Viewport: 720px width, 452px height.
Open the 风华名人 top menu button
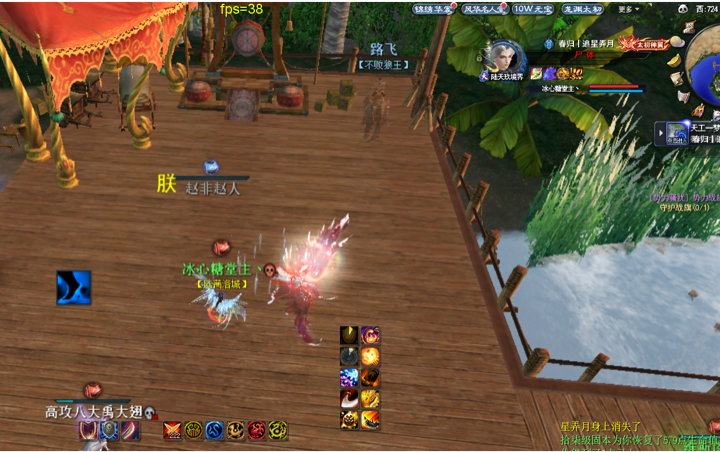pyautogui.click(x=484, y=8)
